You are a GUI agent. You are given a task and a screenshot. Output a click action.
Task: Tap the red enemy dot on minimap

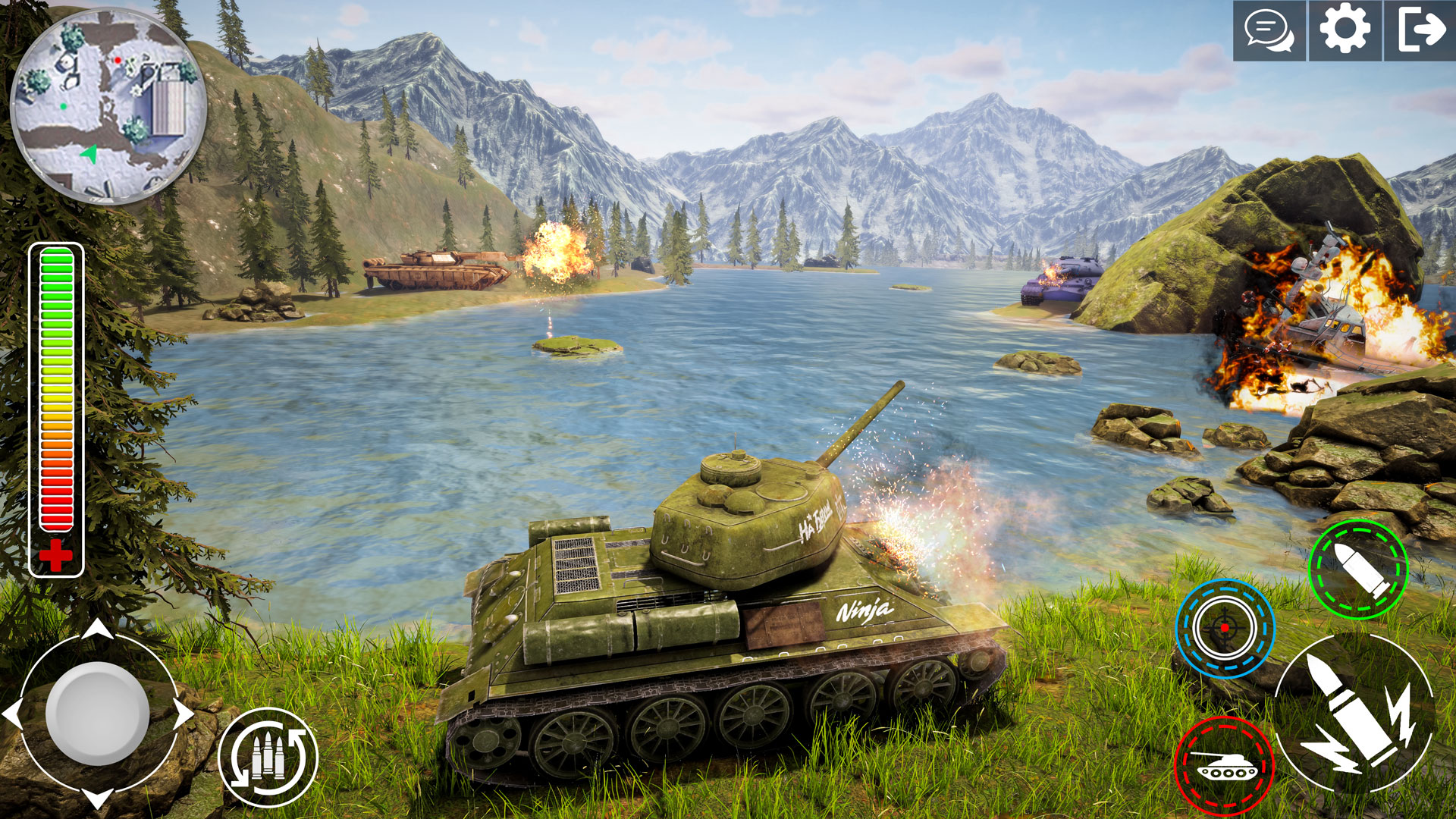coord(118,61)
